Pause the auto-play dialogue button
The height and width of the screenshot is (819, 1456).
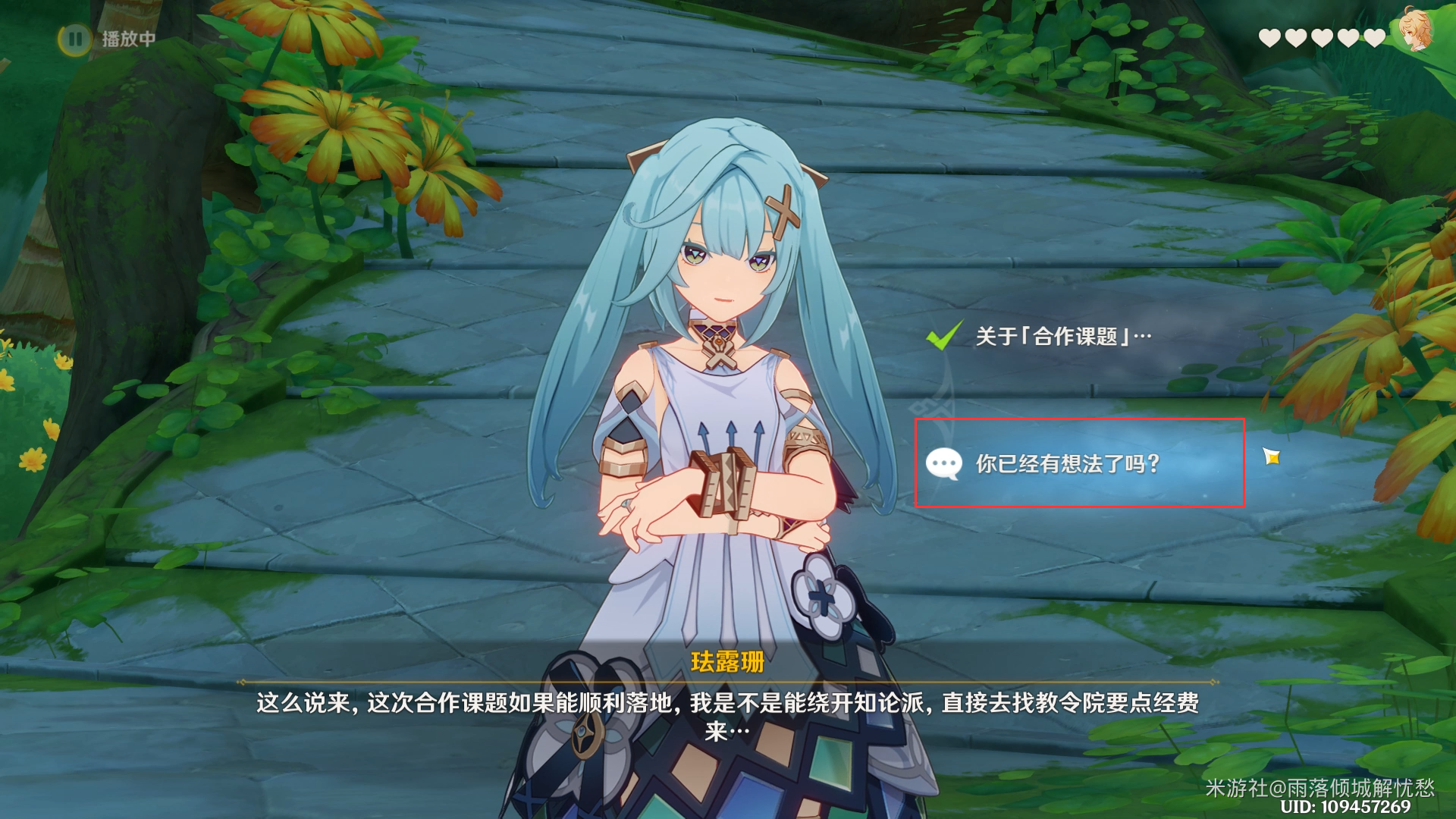tap(75, 39)
